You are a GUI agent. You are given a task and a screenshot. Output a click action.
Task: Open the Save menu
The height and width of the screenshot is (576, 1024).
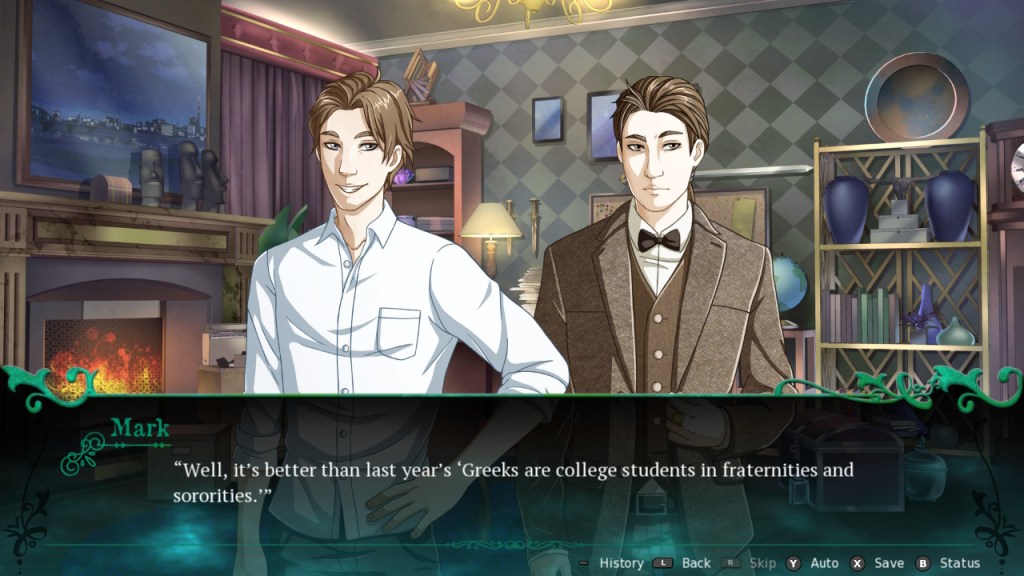[x=888, y=563]
